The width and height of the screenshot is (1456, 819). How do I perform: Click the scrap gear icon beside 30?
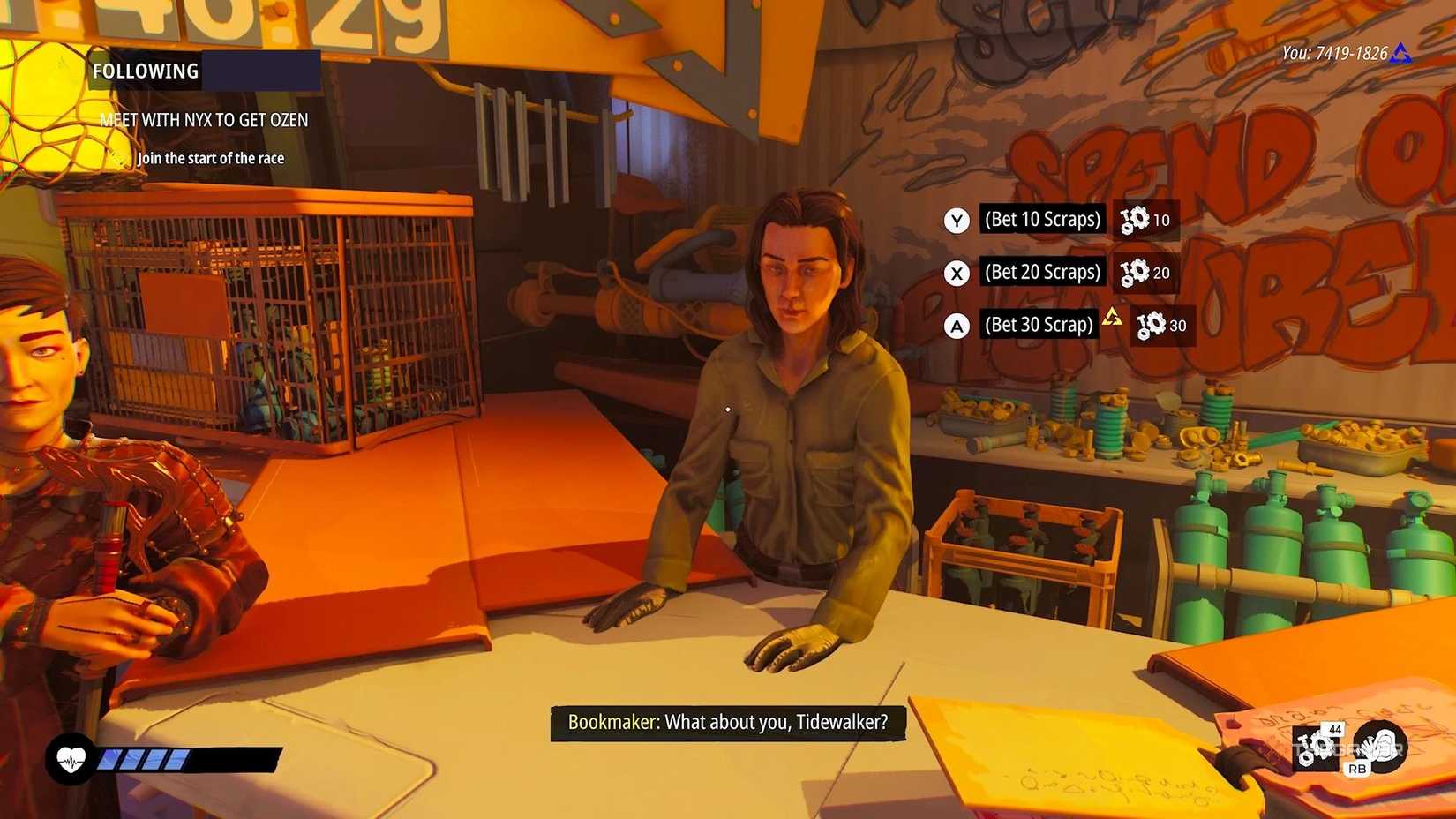[1149, 326]
